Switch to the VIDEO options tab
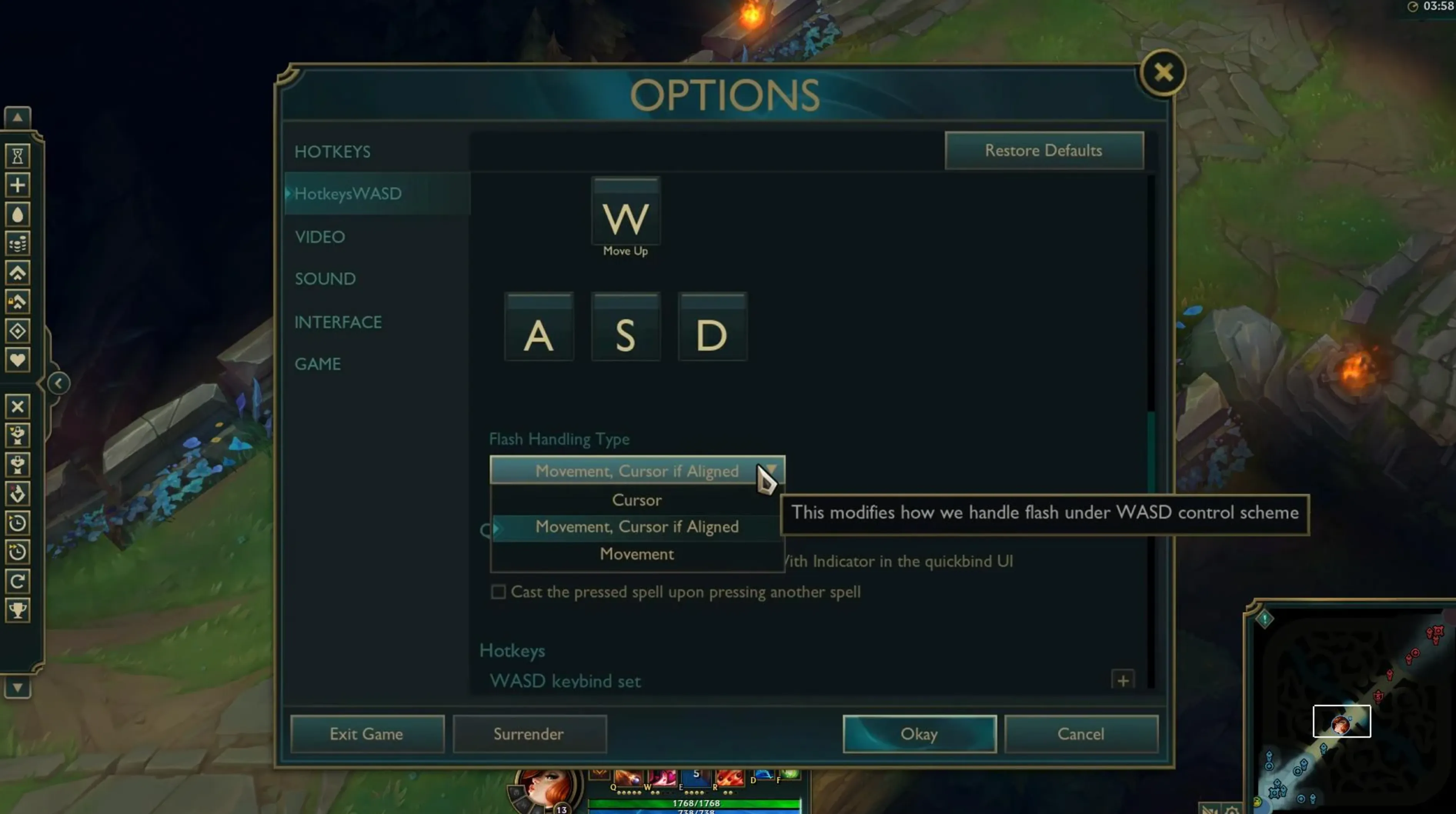The image size is (1456, 814). point(320,237)
